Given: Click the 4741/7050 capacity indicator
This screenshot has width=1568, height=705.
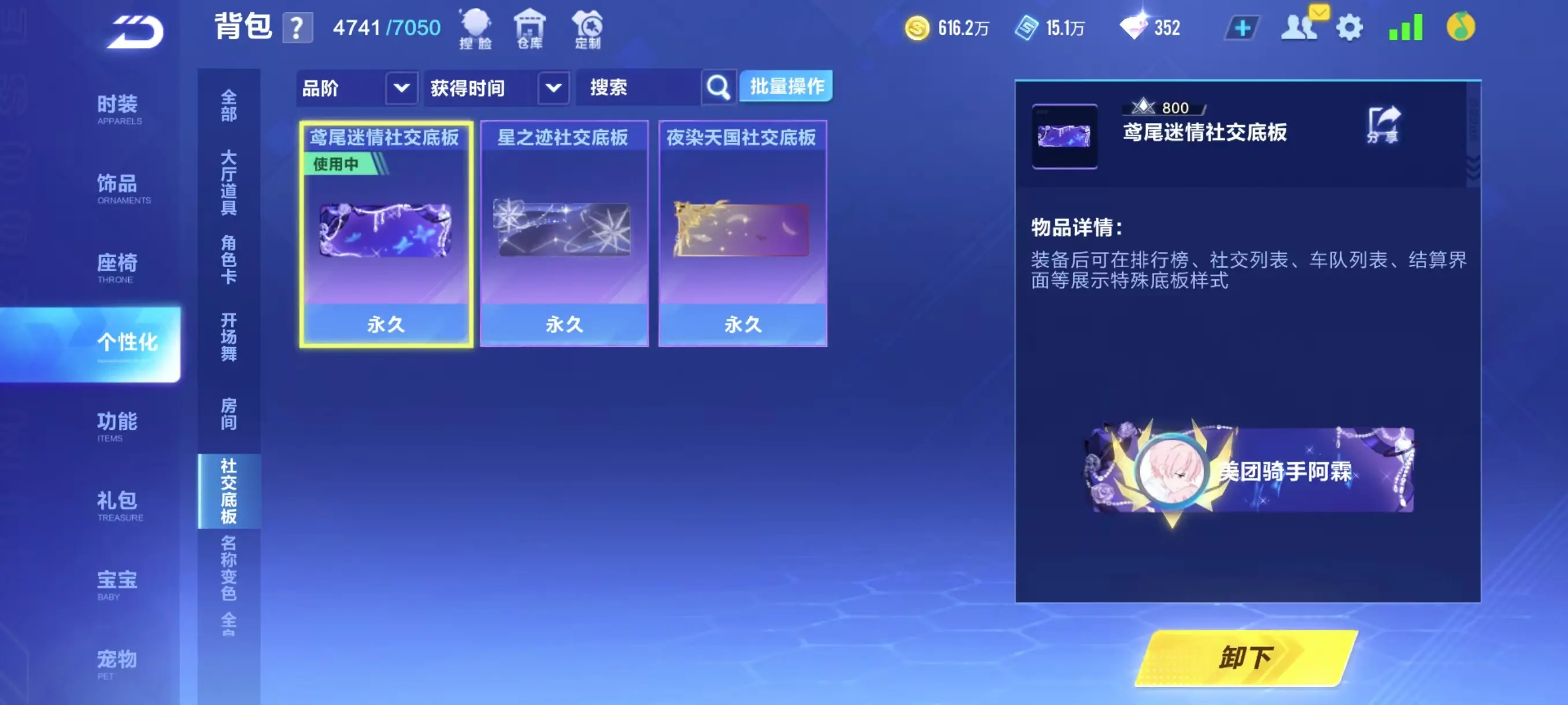Looking at the screenshot, I should (384, 27).
